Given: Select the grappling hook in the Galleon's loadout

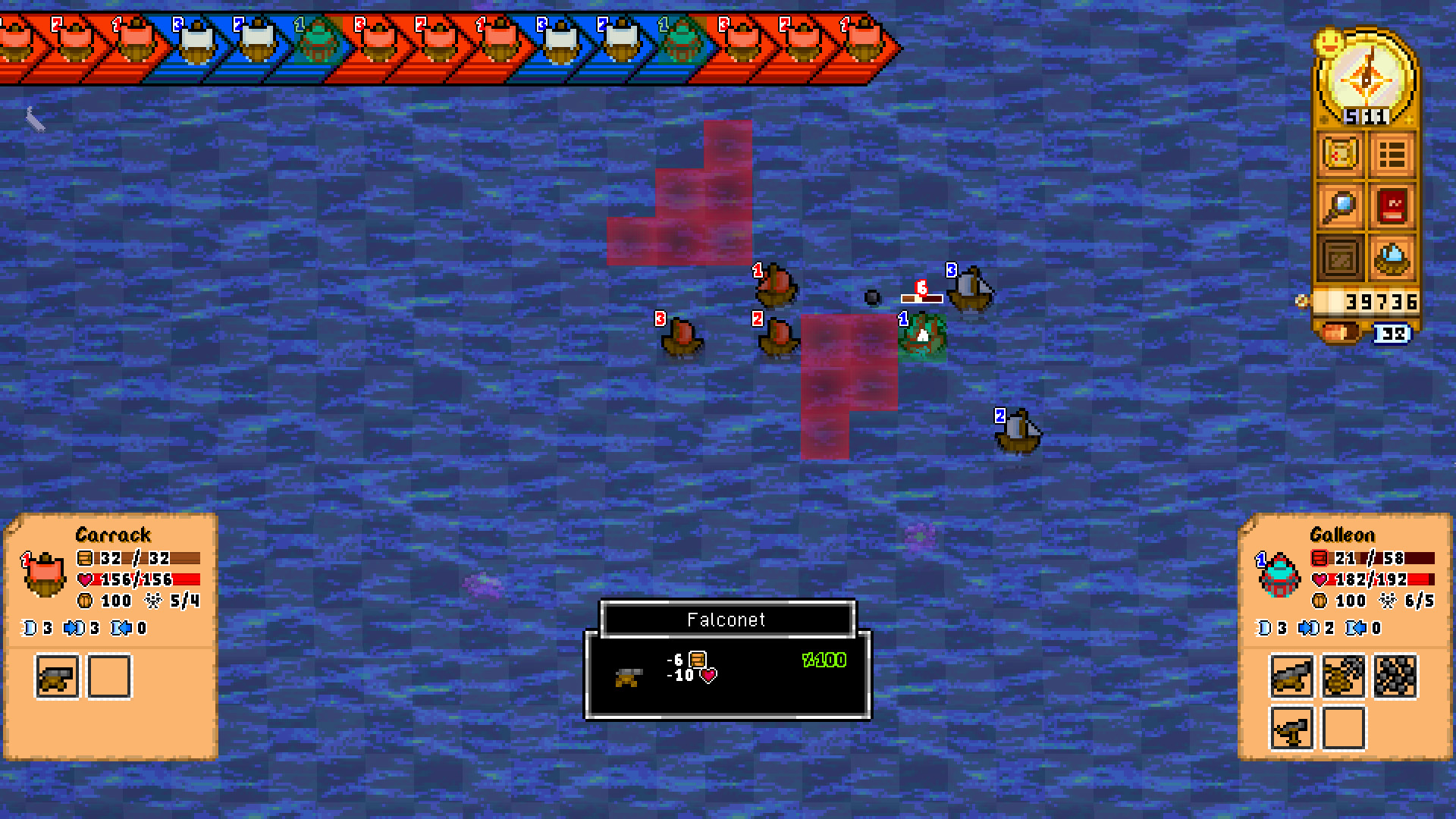Looking at the screenshot, I should (1344, 677).
